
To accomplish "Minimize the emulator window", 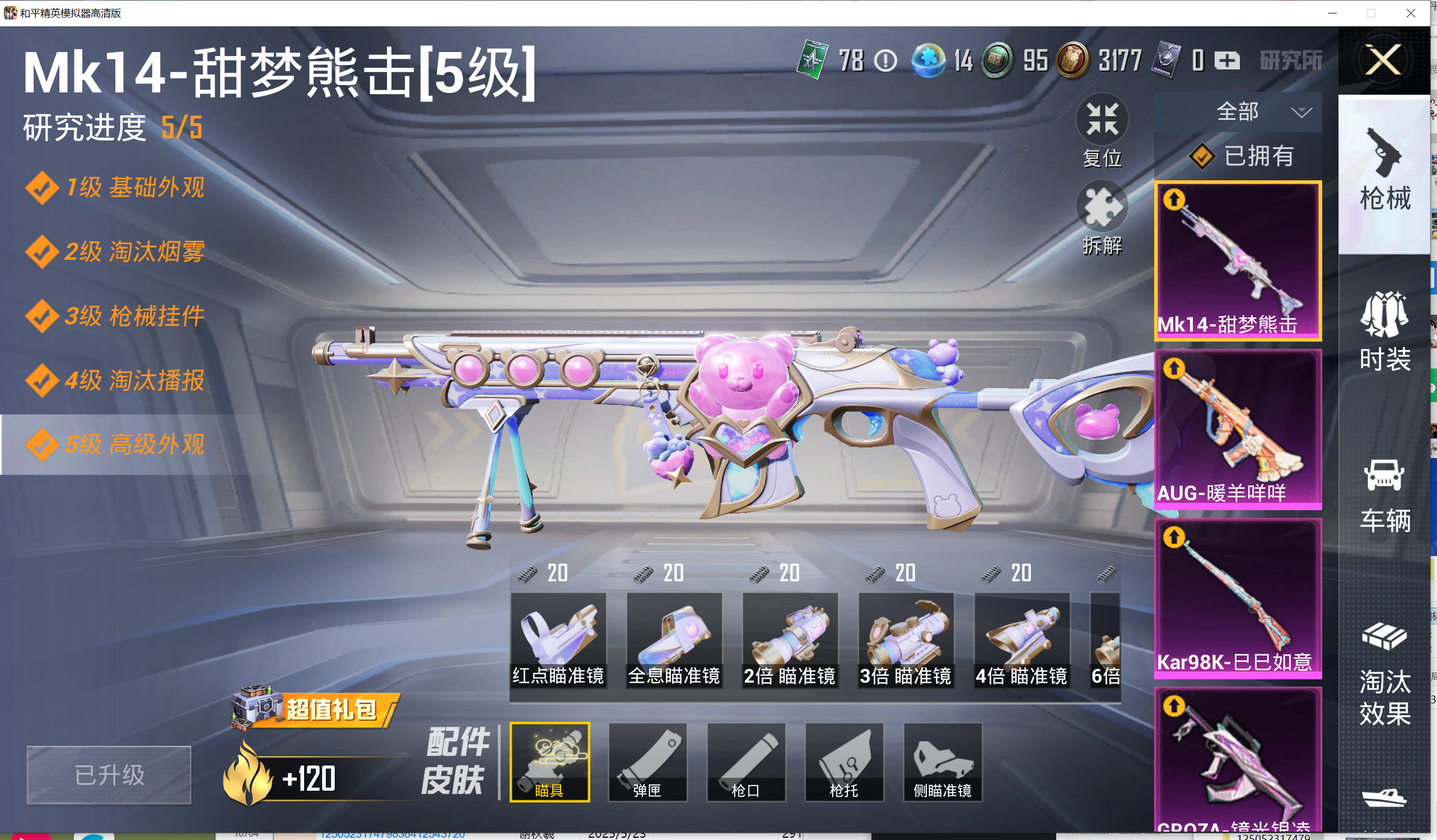I will [1333, 13].
